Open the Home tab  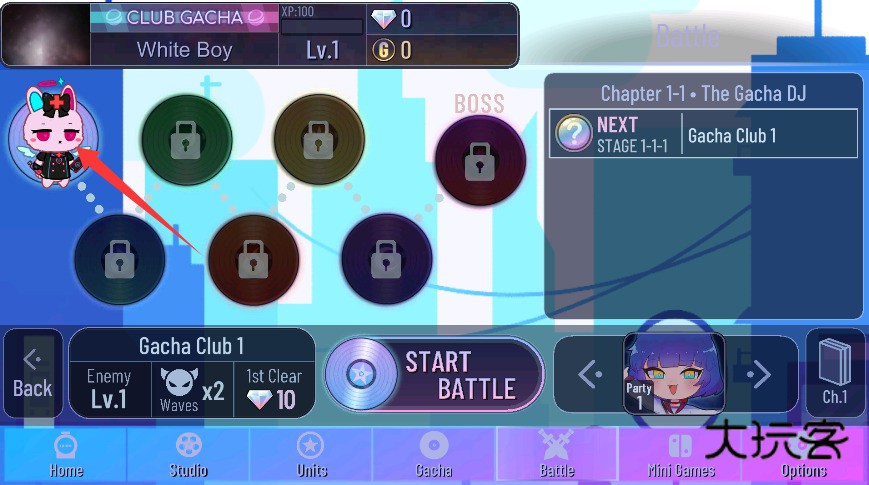[66, 455]
